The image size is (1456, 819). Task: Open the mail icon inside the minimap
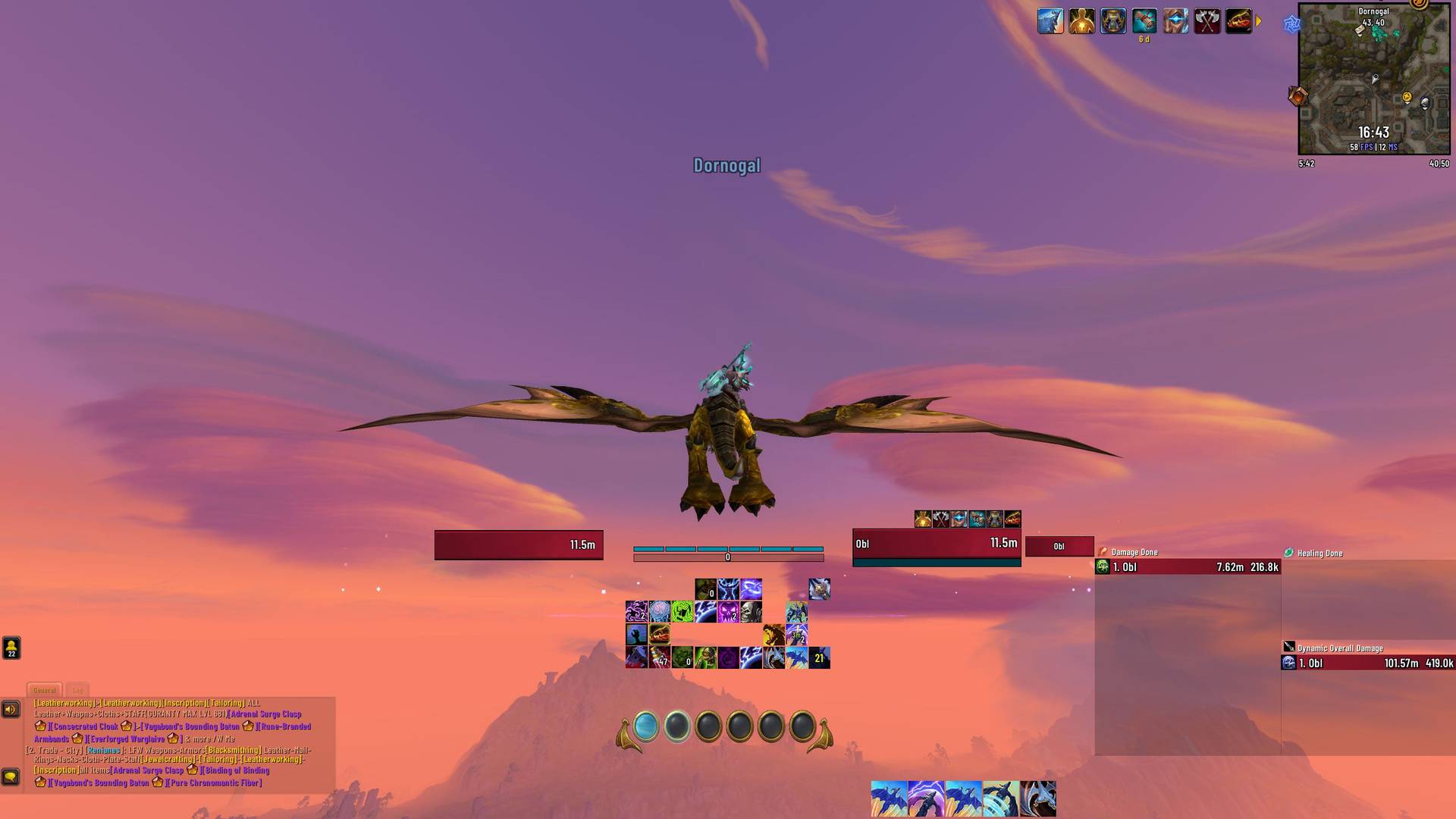point(1360,30)
